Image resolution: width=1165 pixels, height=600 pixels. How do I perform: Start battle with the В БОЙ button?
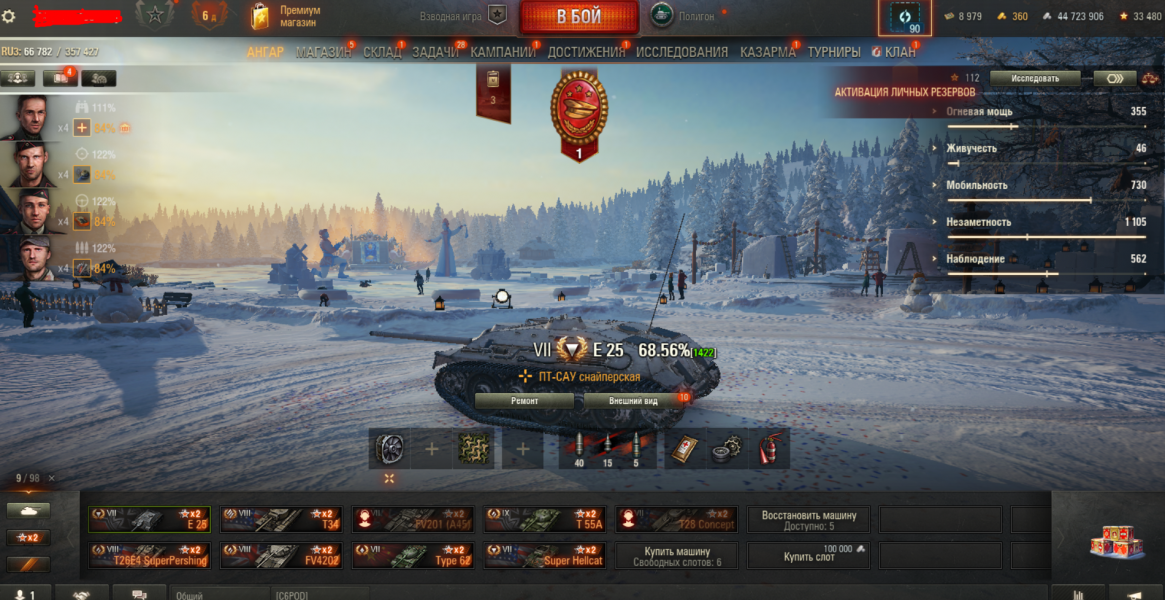tap(579, 17)
